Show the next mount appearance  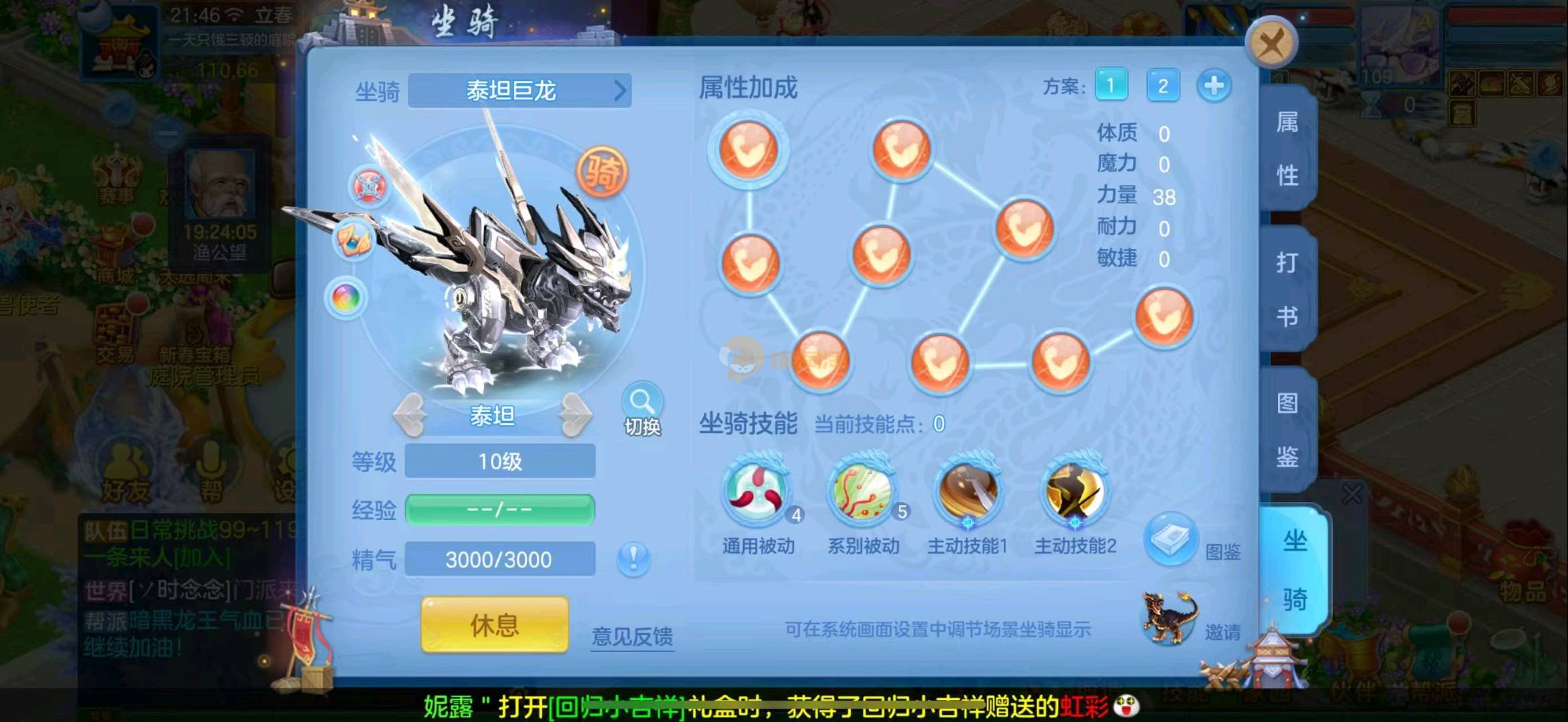575,415
